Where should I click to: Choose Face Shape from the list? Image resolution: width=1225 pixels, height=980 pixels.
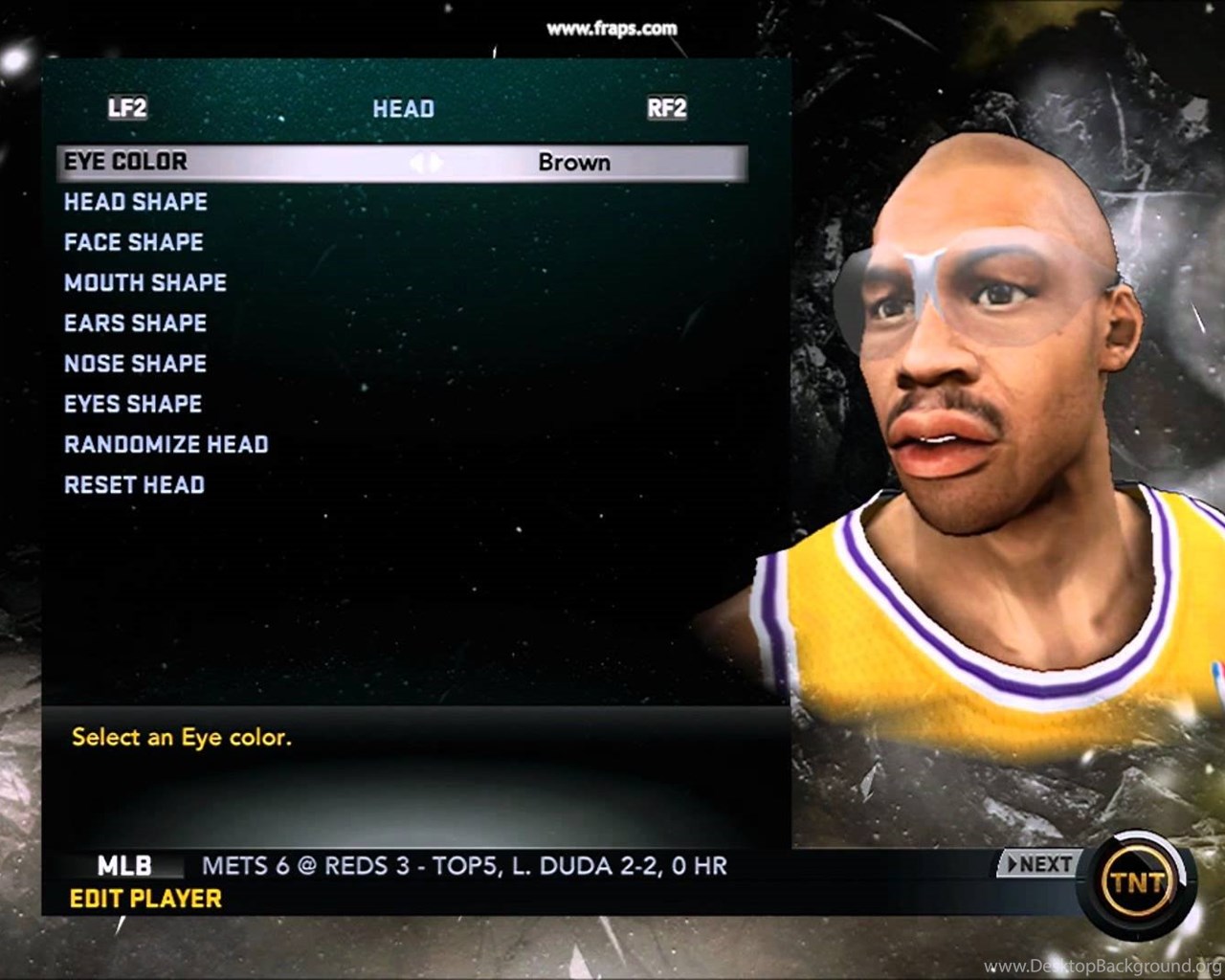pos(134,242)
